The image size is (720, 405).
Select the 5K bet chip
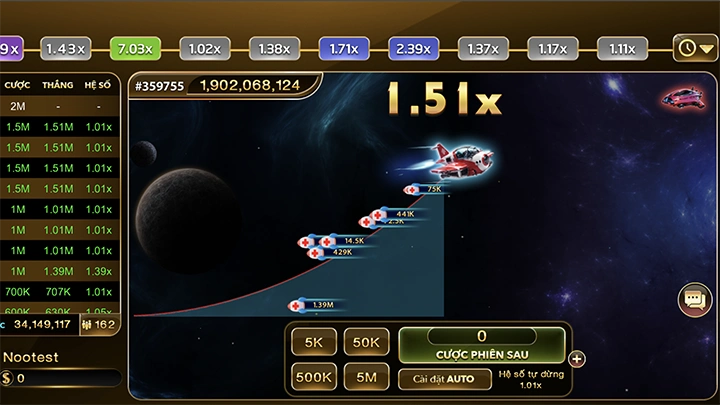[x=314, y=342]
